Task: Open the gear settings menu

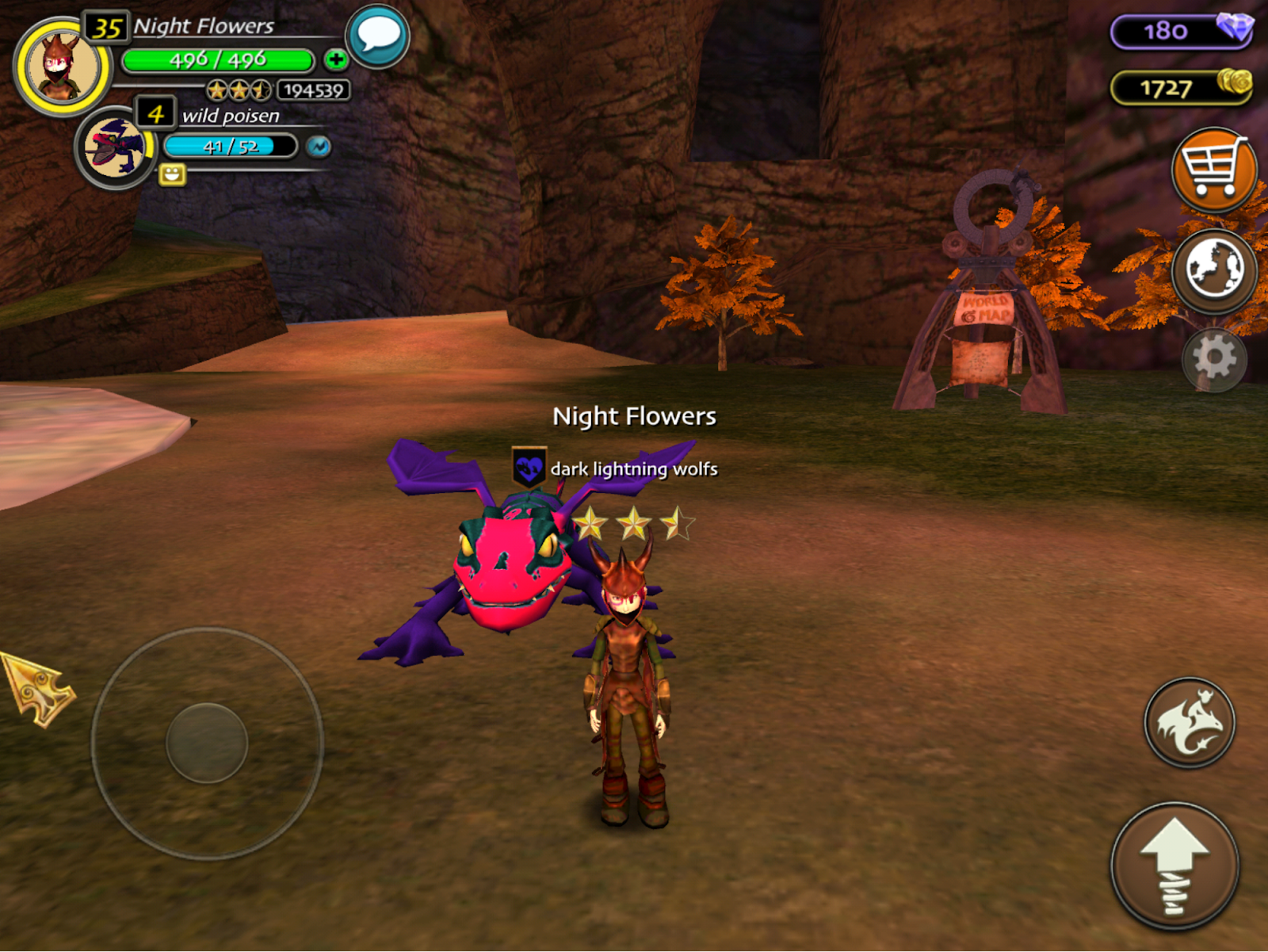Action: tap(1214, 359)
